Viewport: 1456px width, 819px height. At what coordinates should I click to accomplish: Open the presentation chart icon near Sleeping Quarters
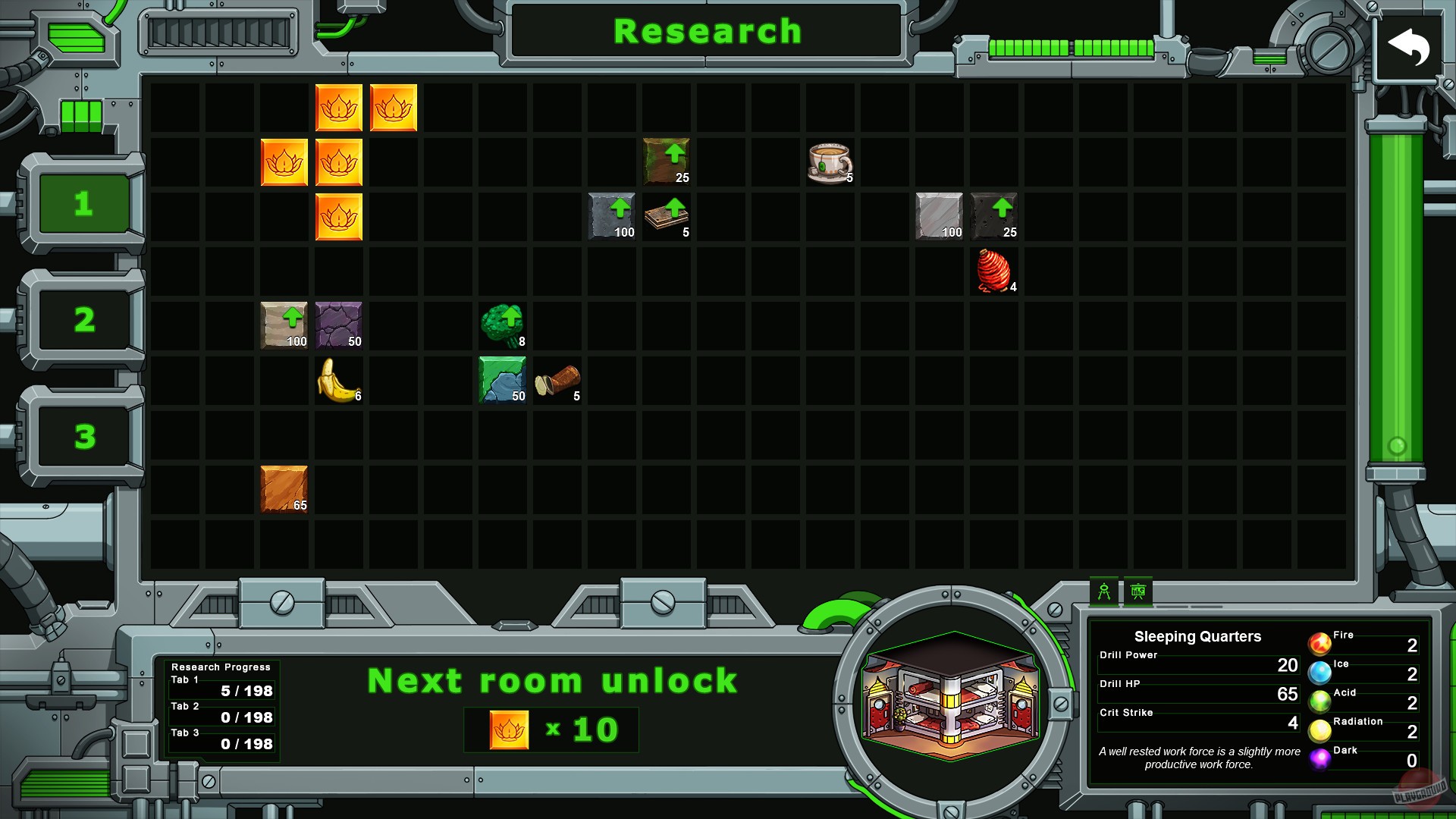coord(1137,591)
